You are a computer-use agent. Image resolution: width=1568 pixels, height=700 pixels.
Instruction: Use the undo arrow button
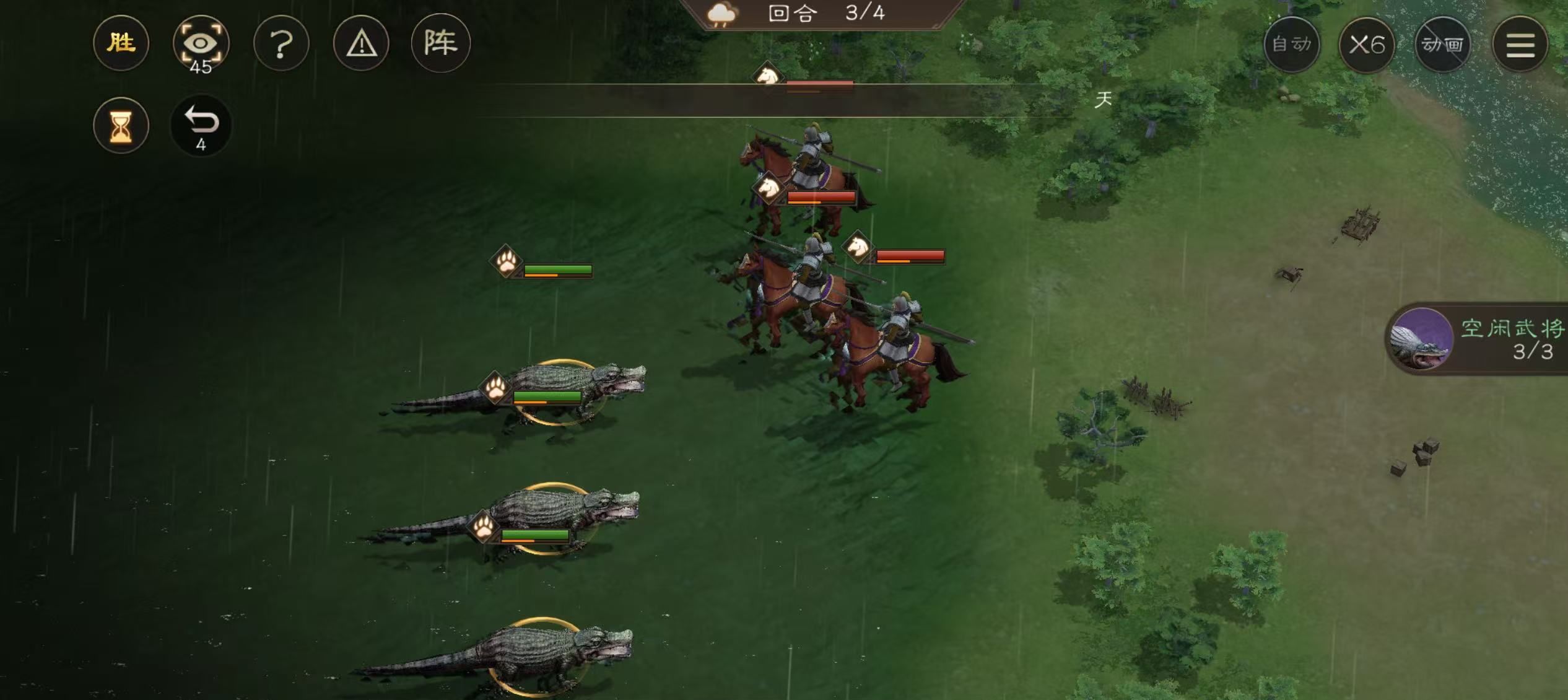201,126
